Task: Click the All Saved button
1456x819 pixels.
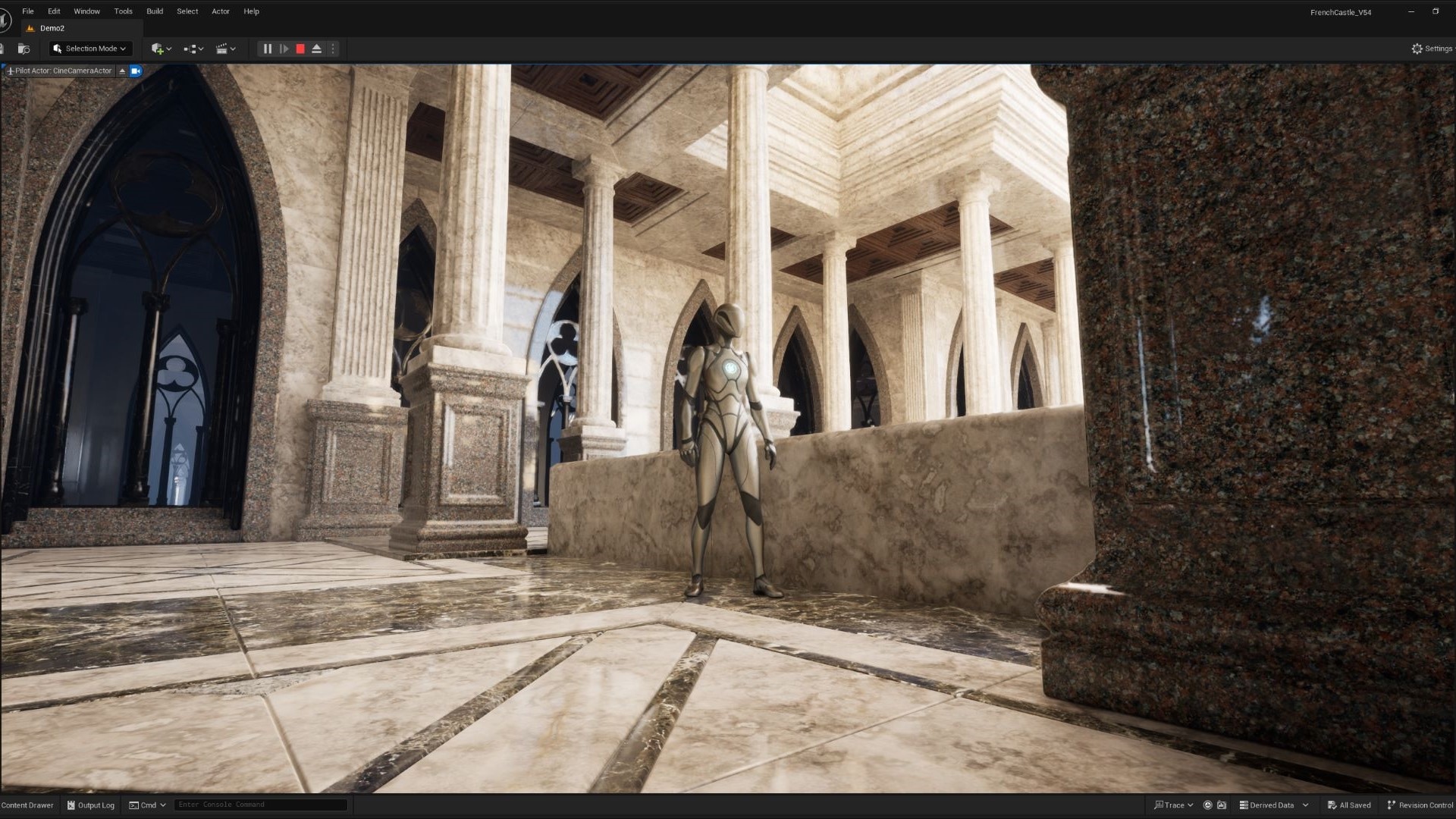Action: [1349, 805]
